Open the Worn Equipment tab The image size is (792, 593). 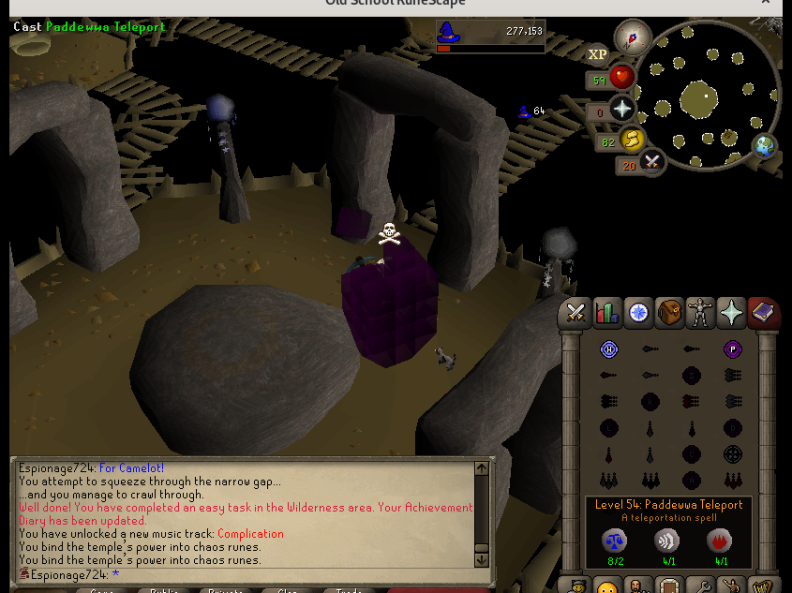(700, 314)
